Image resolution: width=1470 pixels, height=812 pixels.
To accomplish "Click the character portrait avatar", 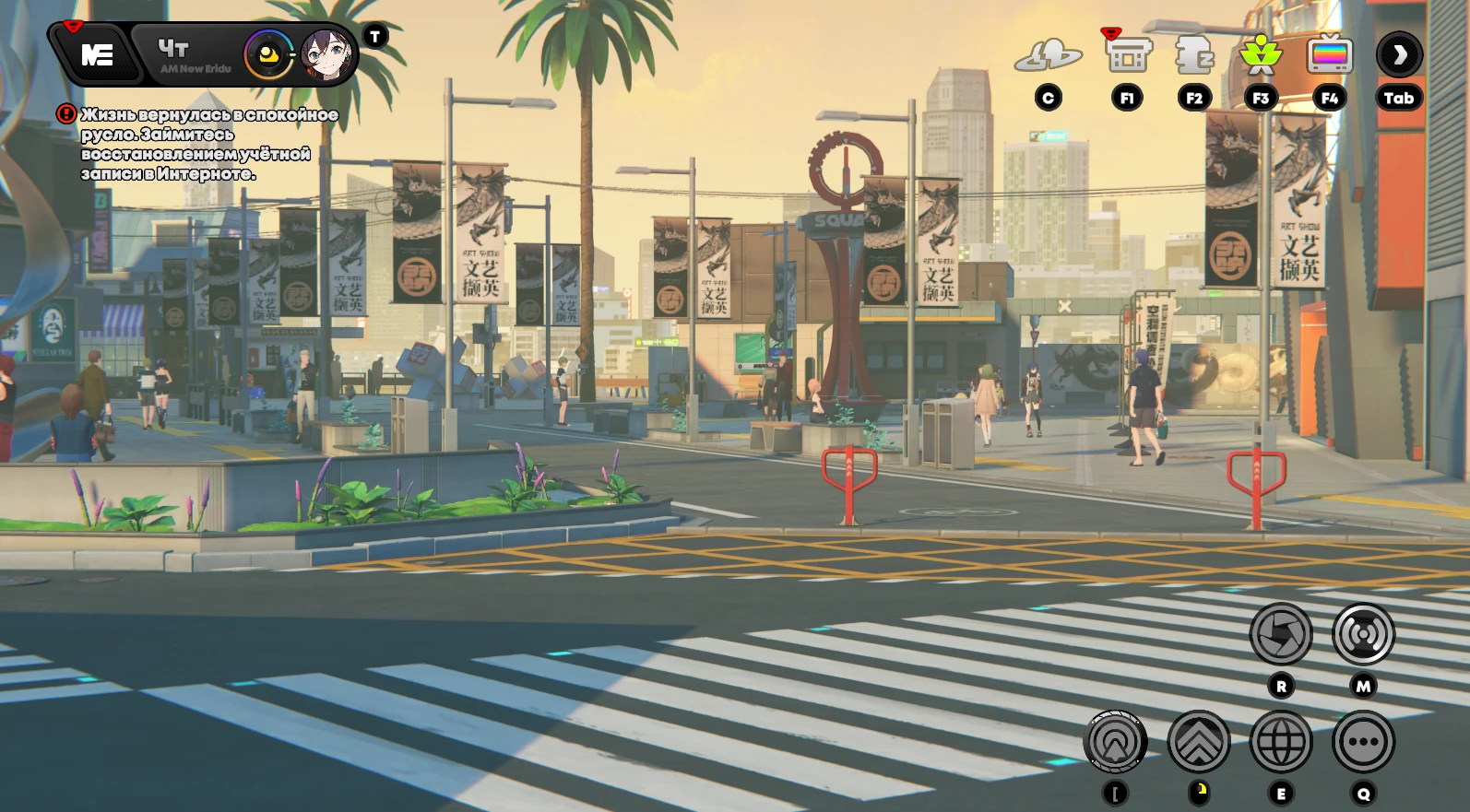I will (x=326, y=55).
